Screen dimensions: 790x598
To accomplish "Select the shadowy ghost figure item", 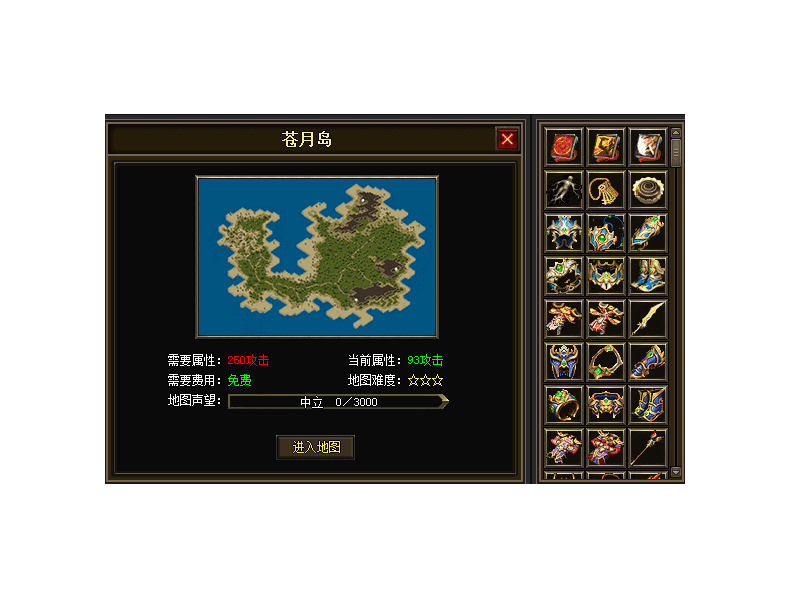I will tap(564, 190).
